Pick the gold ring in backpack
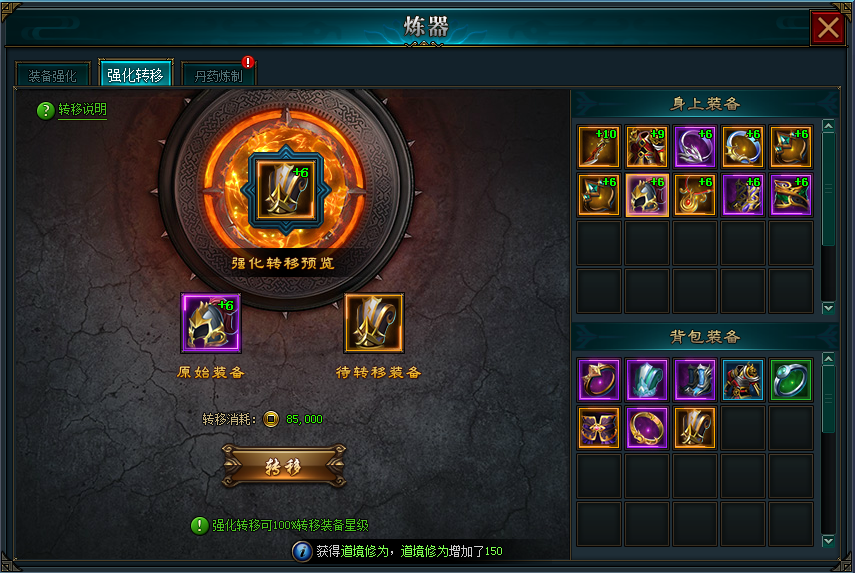 coord(647,428)
